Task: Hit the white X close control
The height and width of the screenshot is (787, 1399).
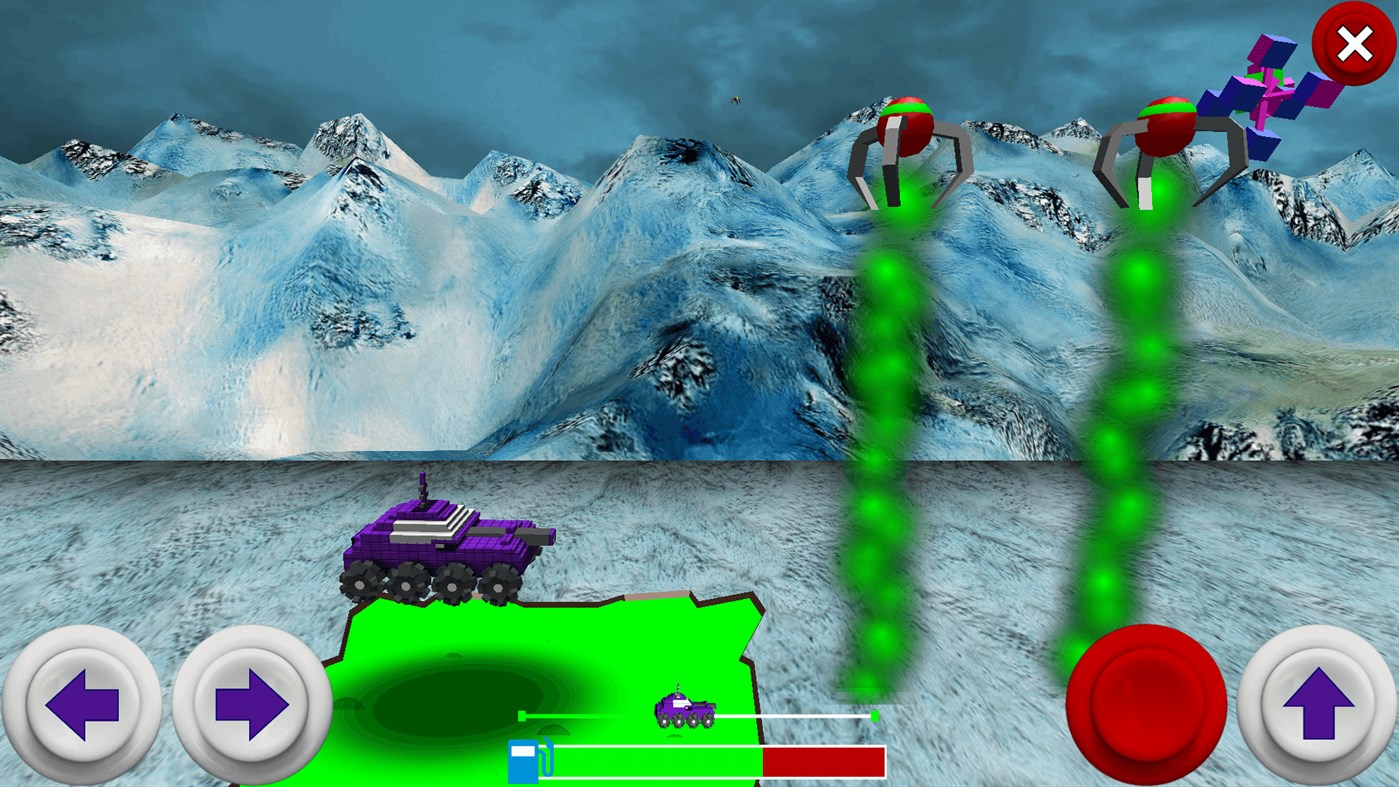Action: click(x=1355, y=43)
